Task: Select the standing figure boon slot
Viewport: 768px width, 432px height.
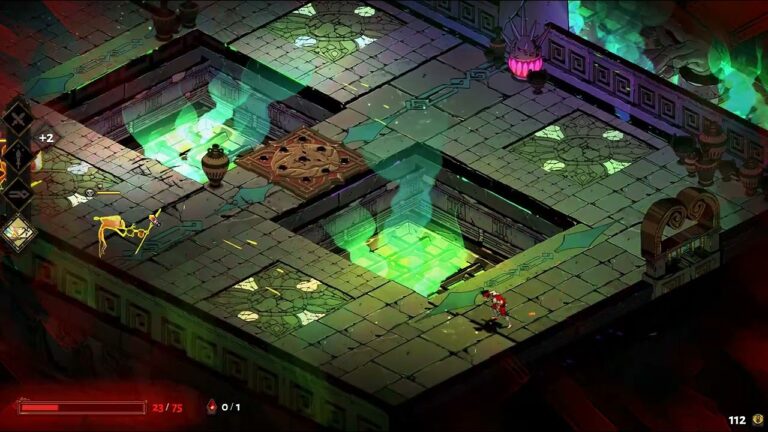Action: tap(17, 155)
